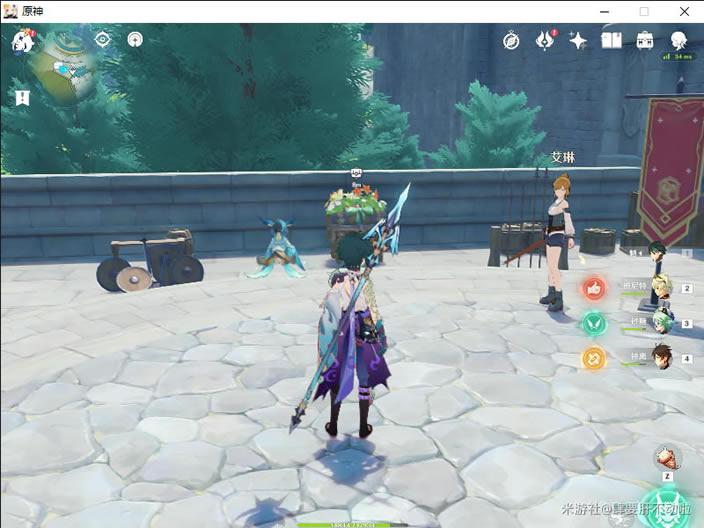Activate the green mask elemental skill
Viewport: 704px width, 528px height.
click(x=664, y=507)
